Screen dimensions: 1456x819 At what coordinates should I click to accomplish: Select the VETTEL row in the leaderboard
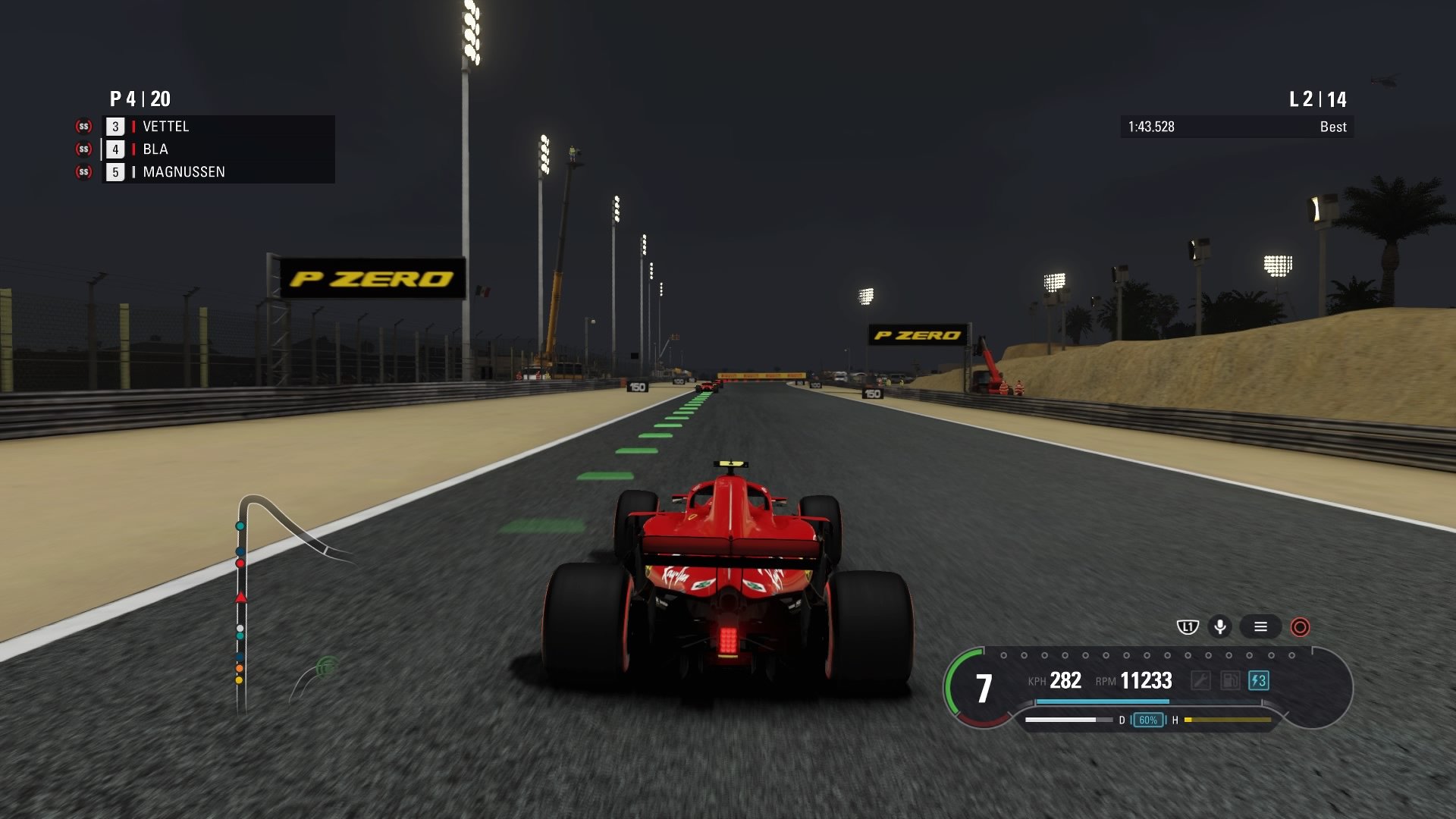165,127
